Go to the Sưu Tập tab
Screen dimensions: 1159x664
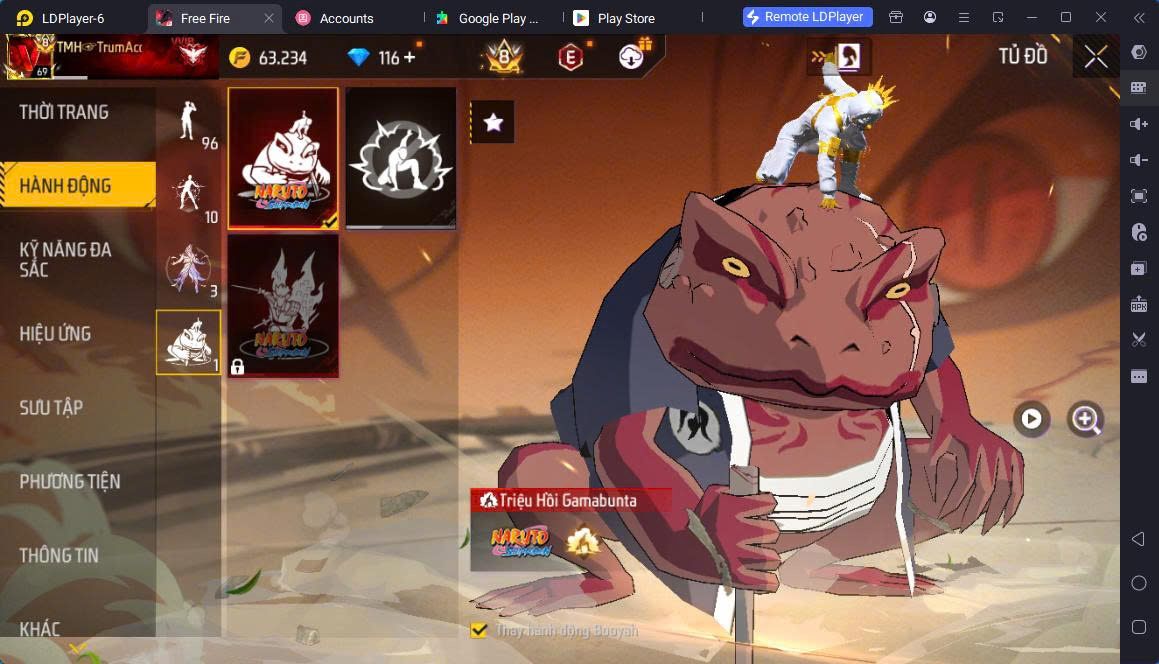click(52, 408)
